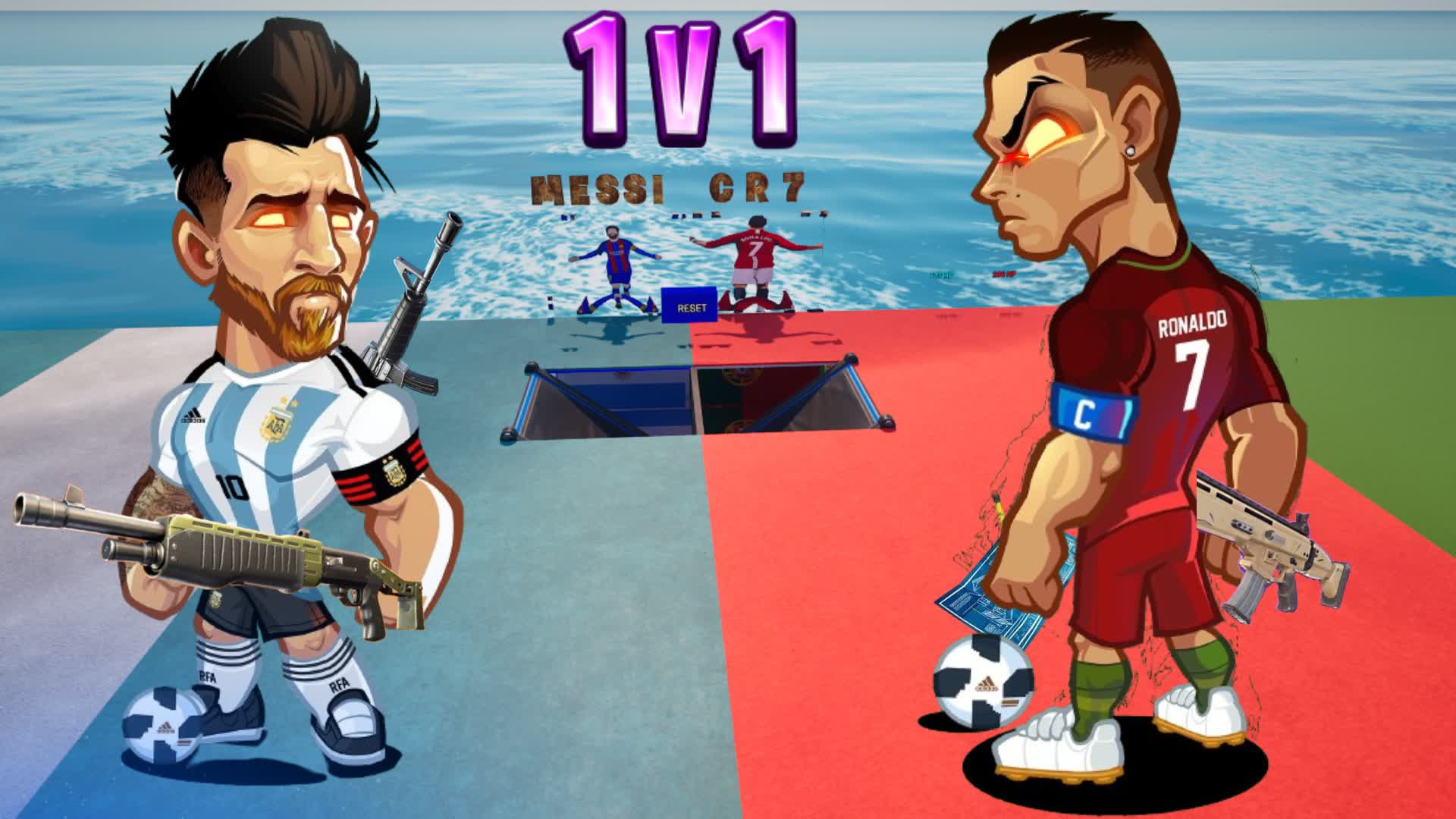Viewport: 1456px width, 819px height.
Task: Select the CR7 label text
Action: (x=758, y=188)
